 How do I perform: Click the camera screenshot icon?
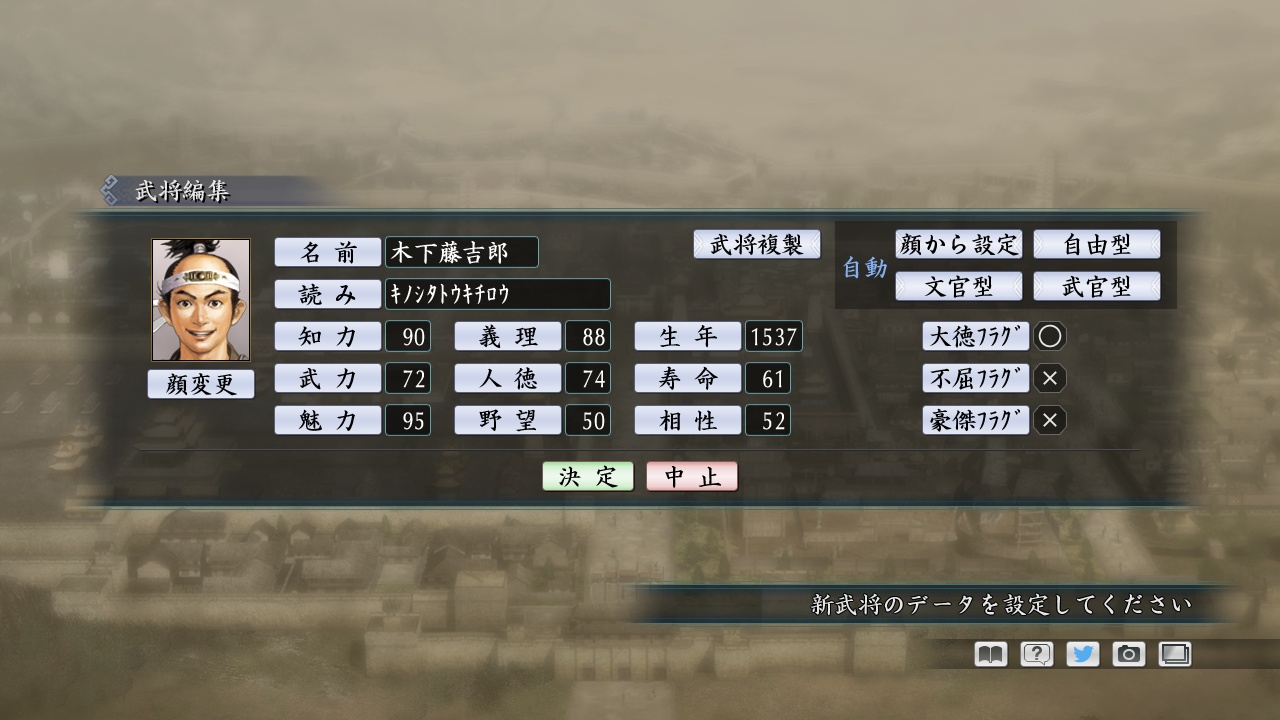(1129, 654)
